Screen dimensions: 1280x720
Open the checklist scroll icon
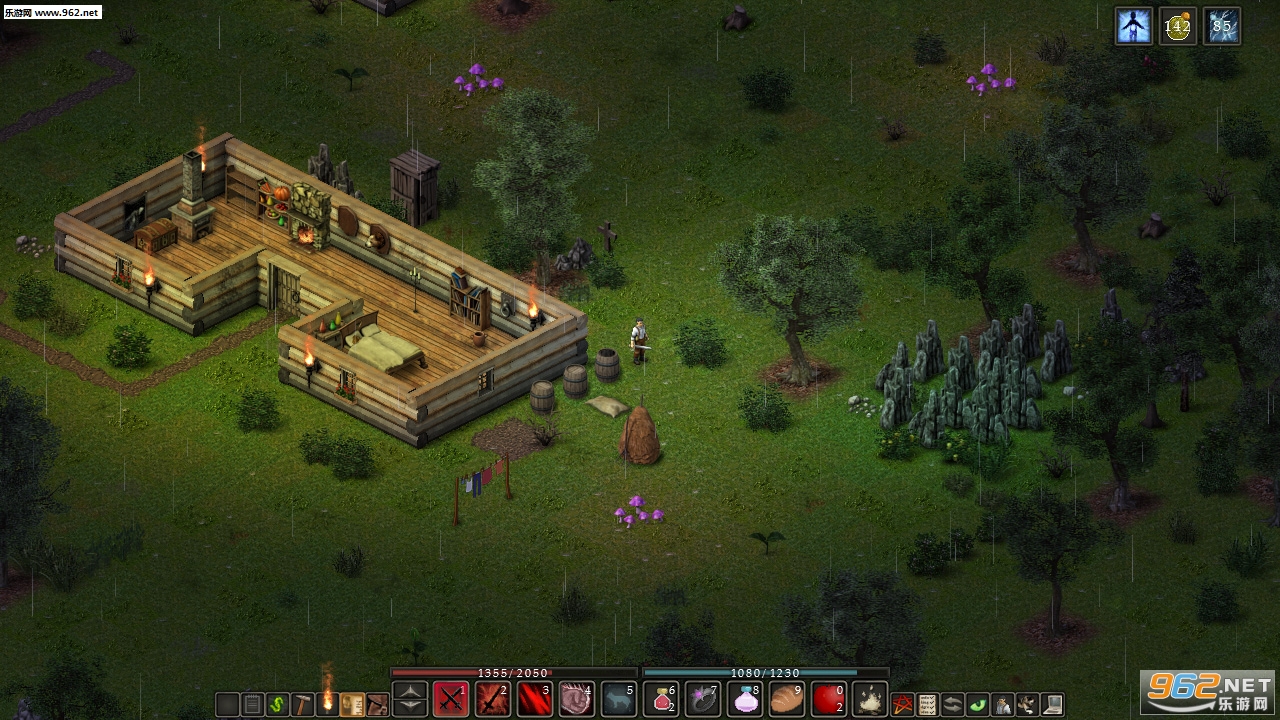click(928, 704)
